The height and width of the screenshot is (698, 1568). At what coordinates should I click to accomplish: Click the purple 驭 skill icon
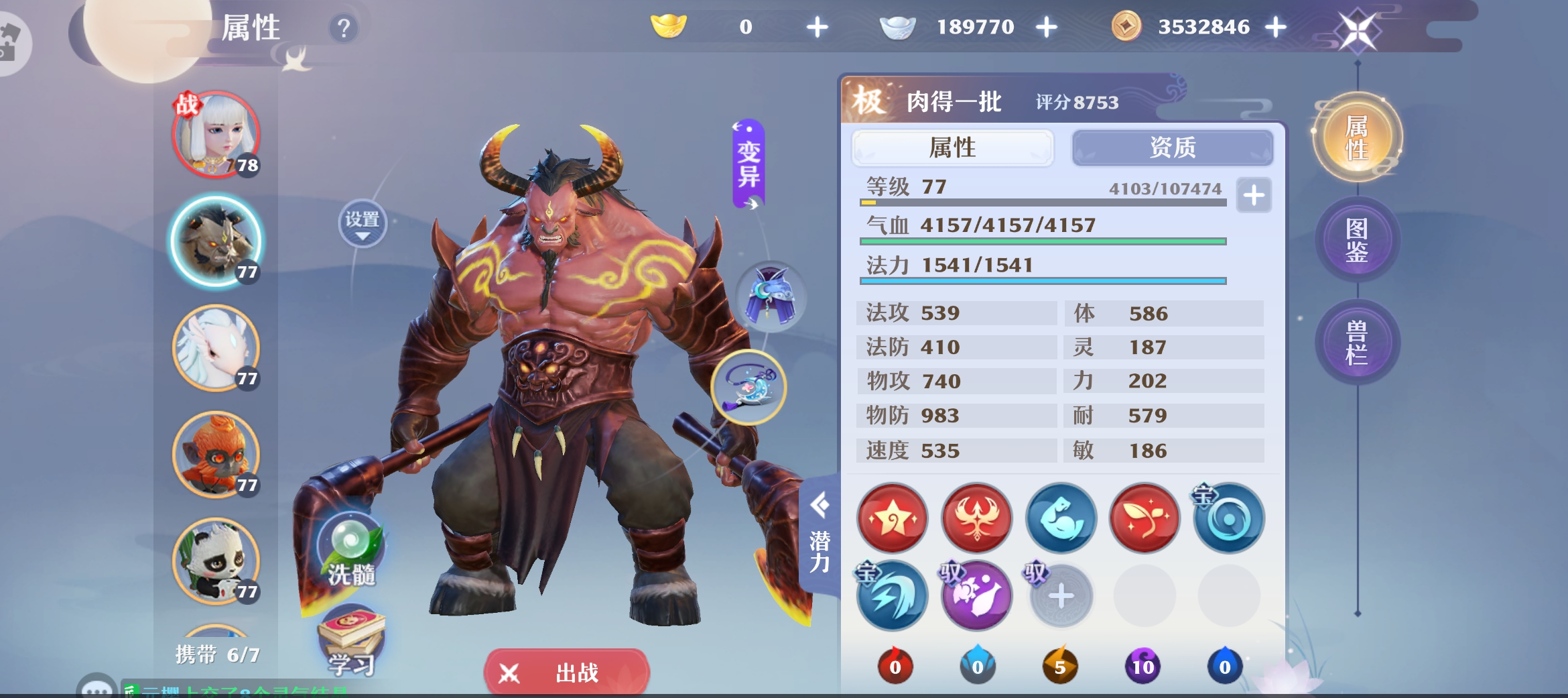pos(976,596)
